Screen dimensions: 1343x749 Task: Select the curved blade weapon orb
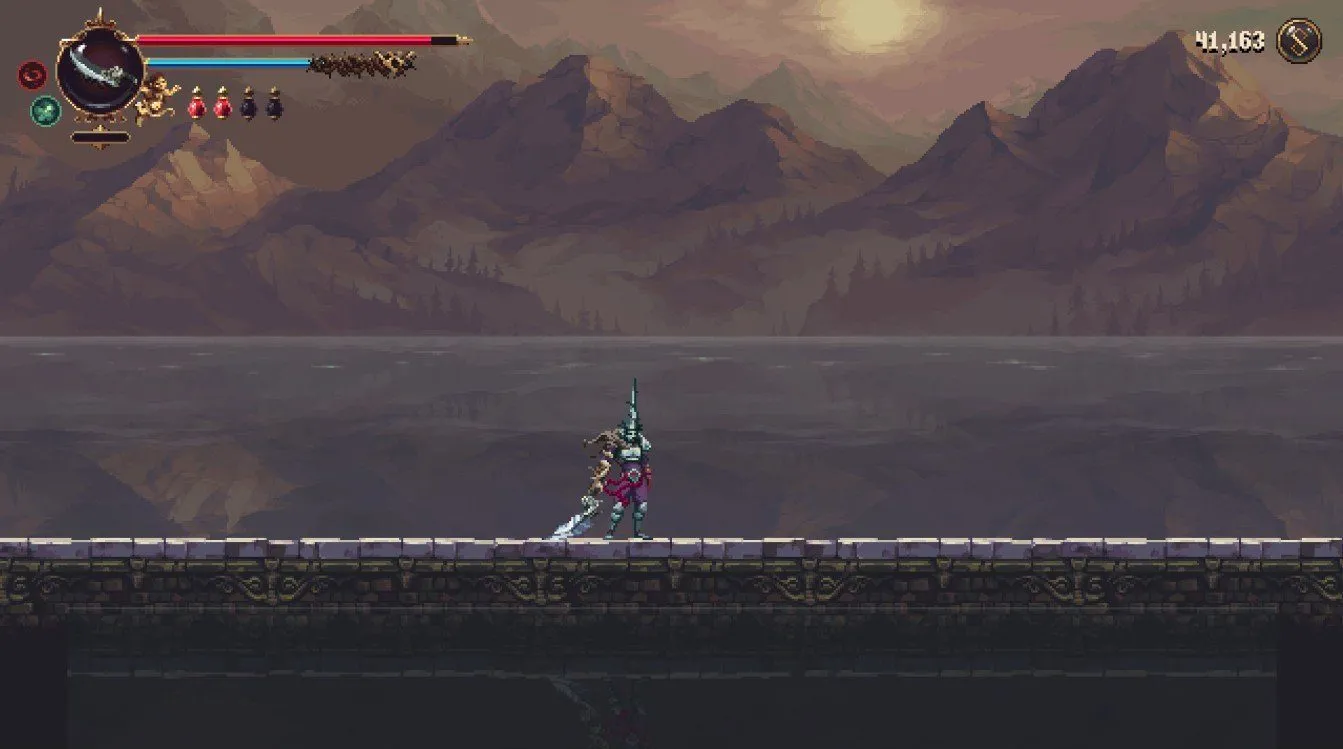click(x=100, y=70)
